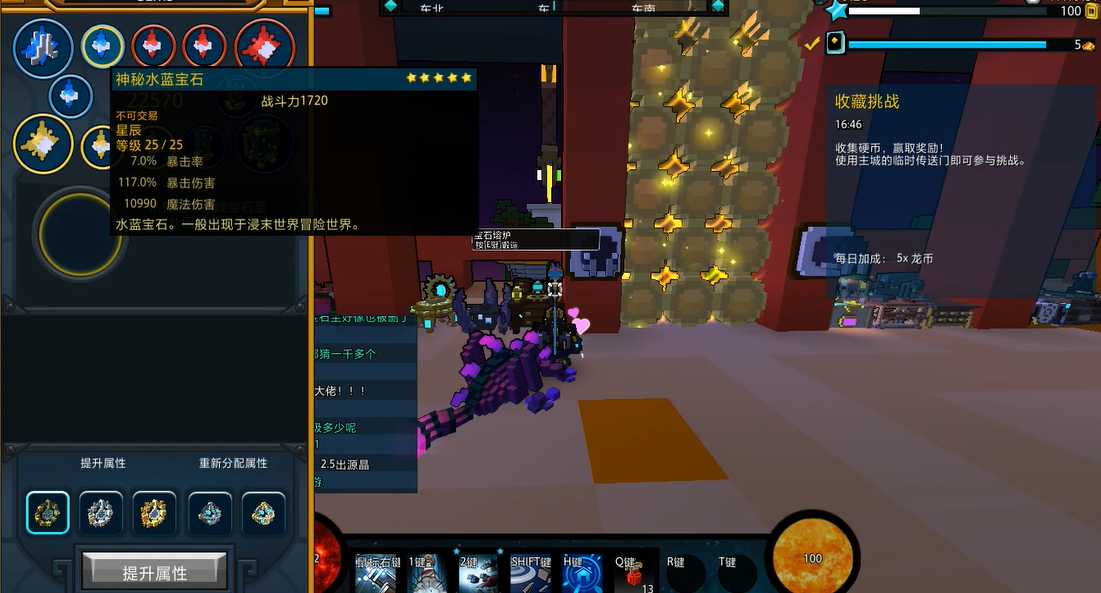This screenshot has height=593, width=1101.
Task: Use the skill bound to 1键
Action: point(427,573)
